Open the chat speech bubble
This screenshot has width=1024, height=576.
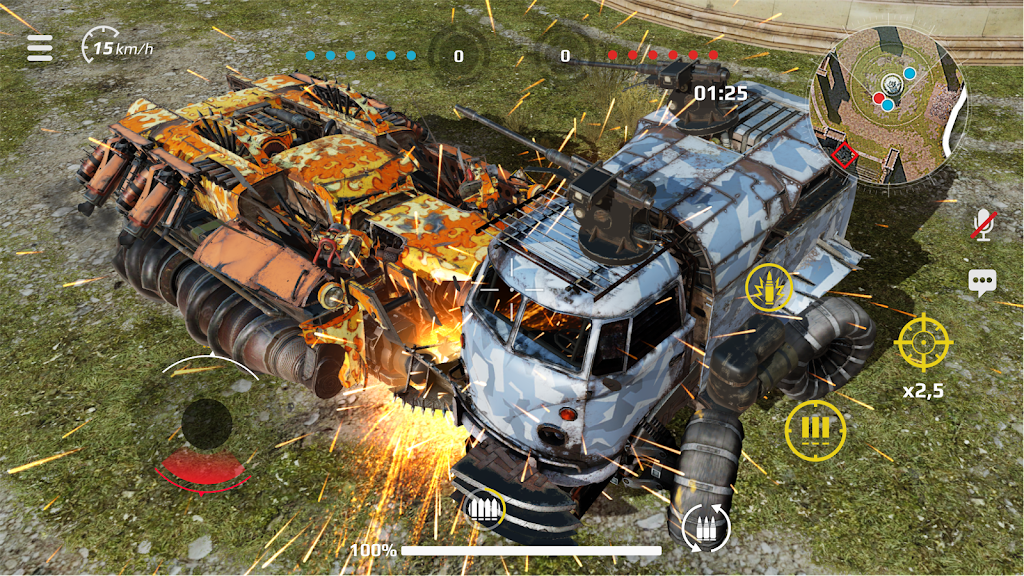(982, 282)
